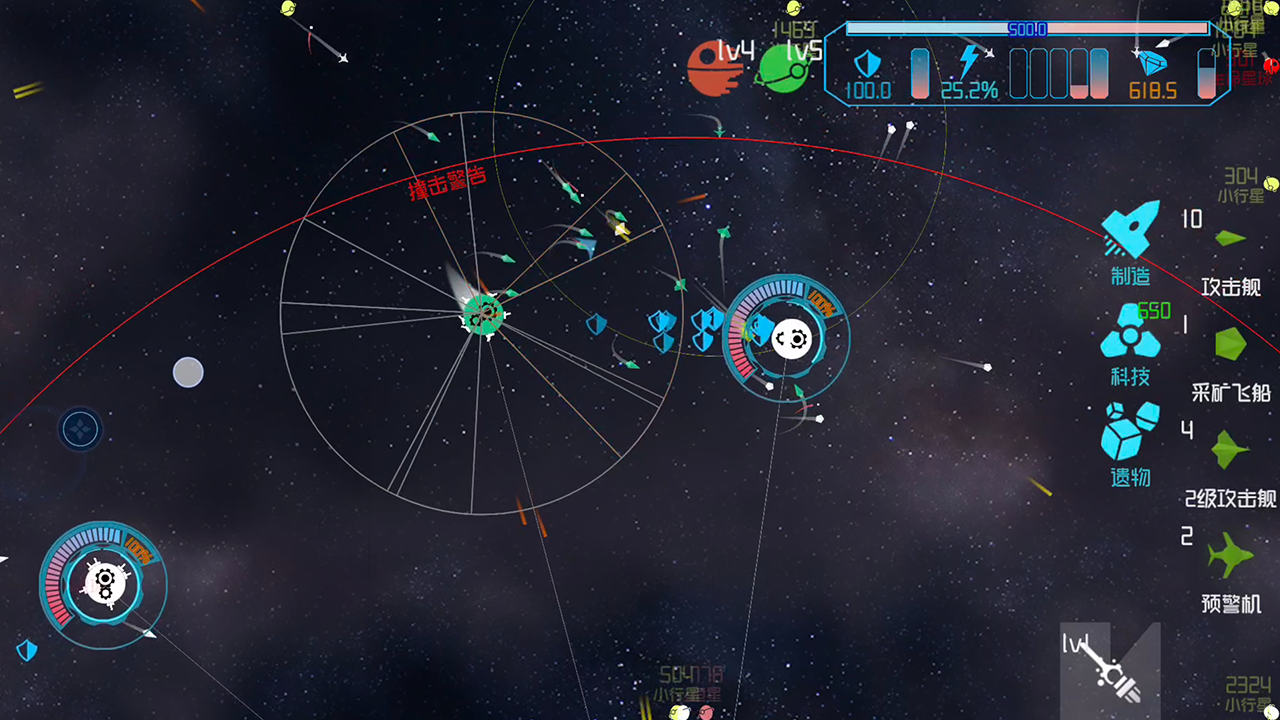Select the 2级攻击舰 ship icon
1280x720 pixels.
pos(1230,450)
